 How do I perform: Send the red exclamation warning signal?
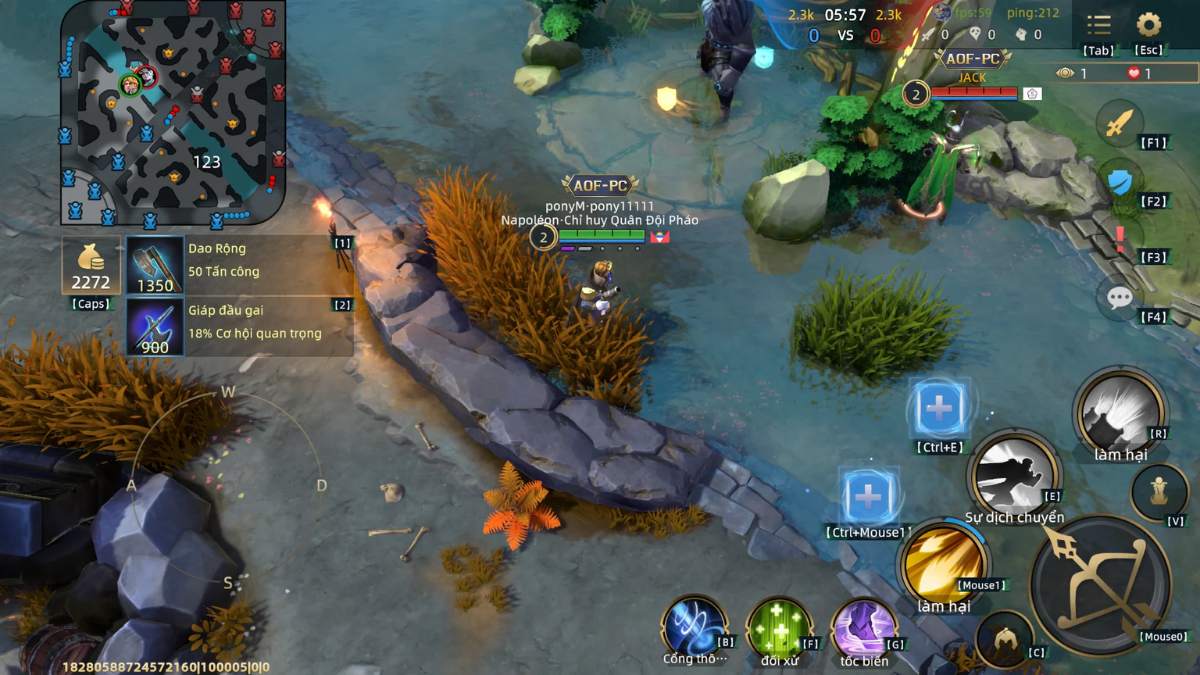pos(1120,238)
